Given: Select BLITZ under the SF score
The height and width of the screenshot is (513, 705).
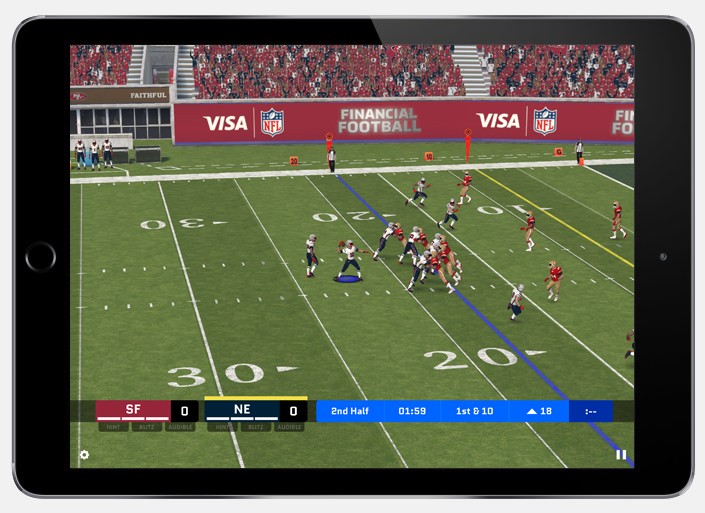Looking at the screenshot, I should coord(146,427).
